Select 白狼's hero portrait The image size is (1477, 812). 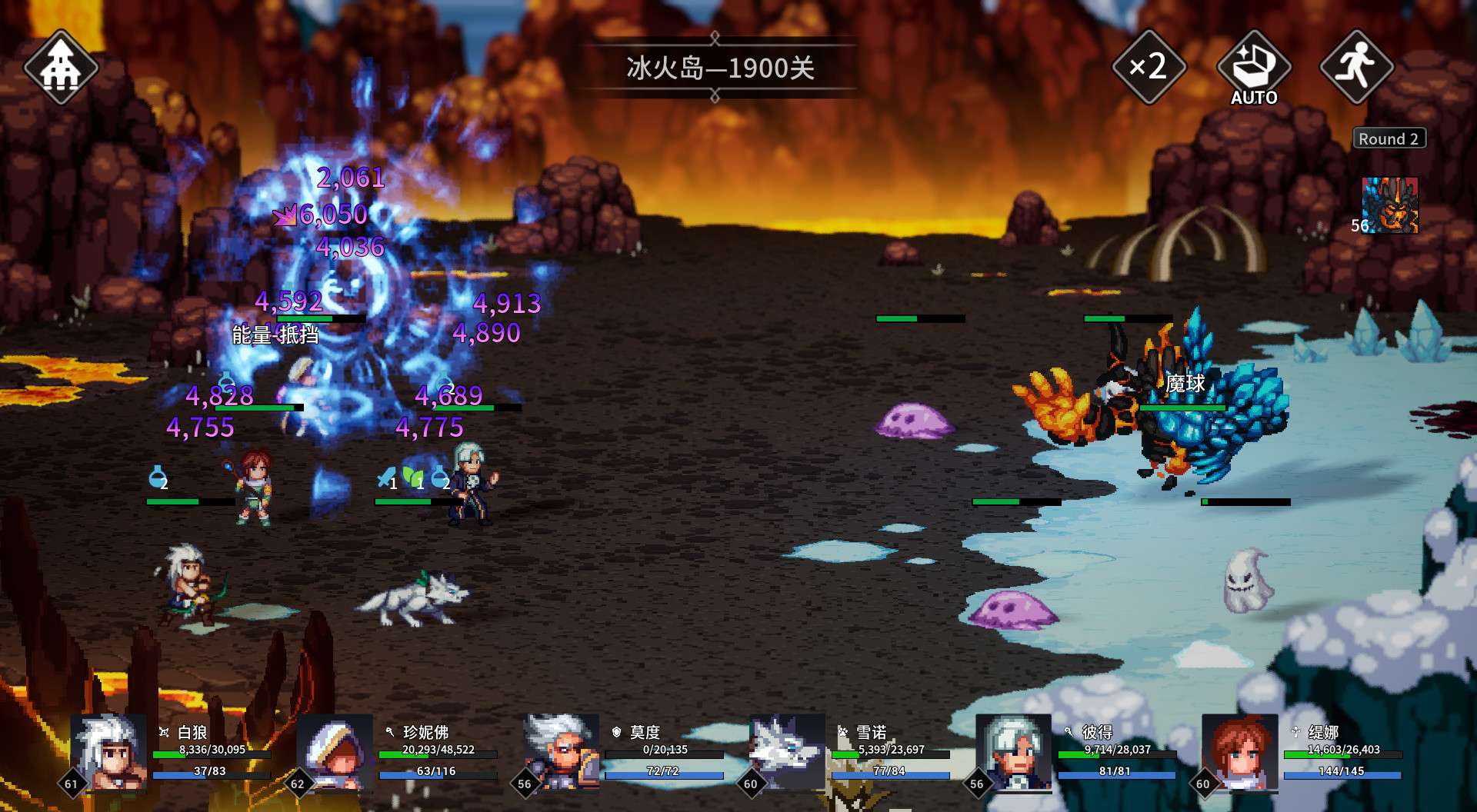(x=108, y=752)
